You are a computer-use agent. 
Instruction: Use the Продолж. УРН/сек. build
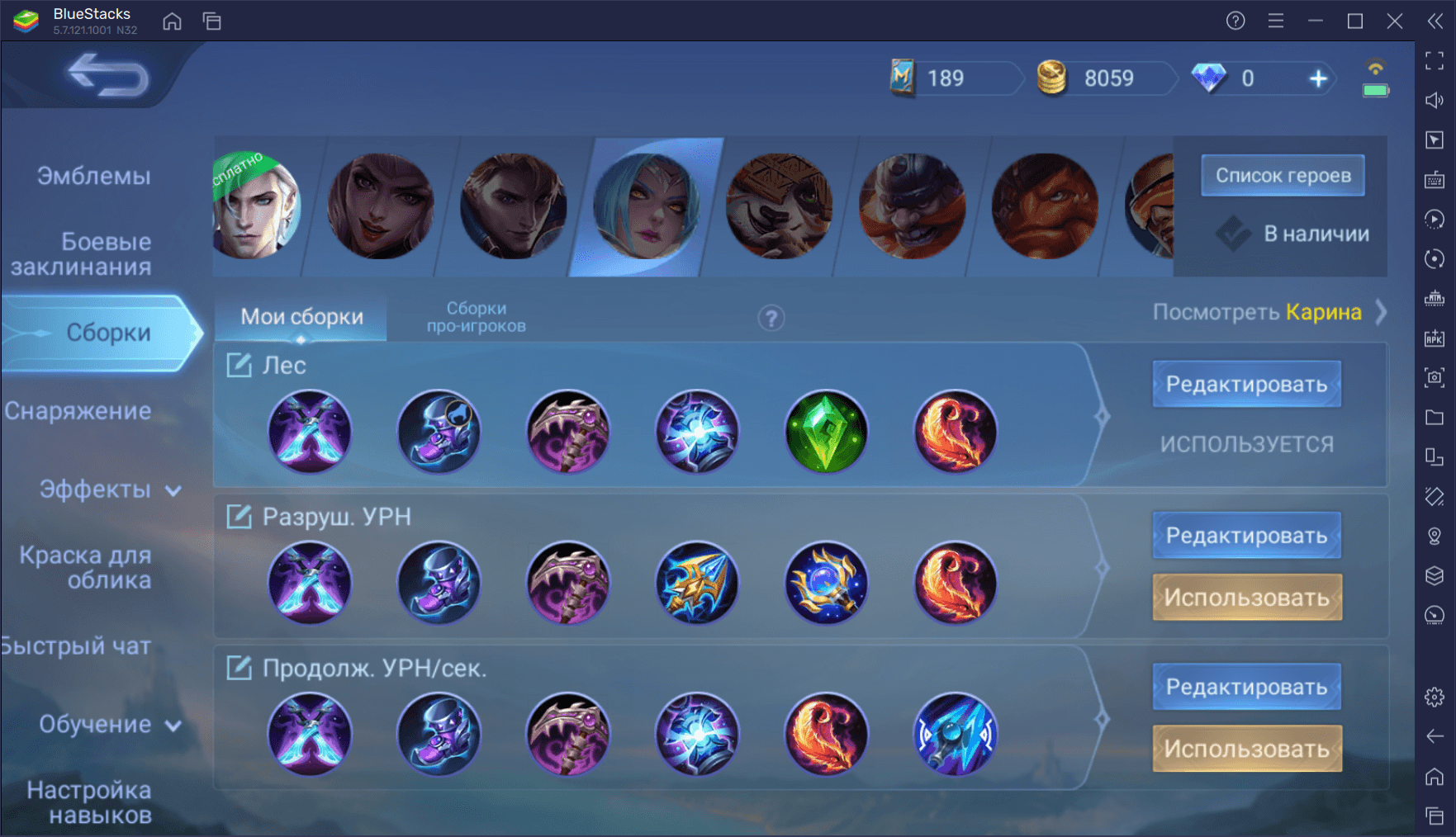(x=1246, y=749)
